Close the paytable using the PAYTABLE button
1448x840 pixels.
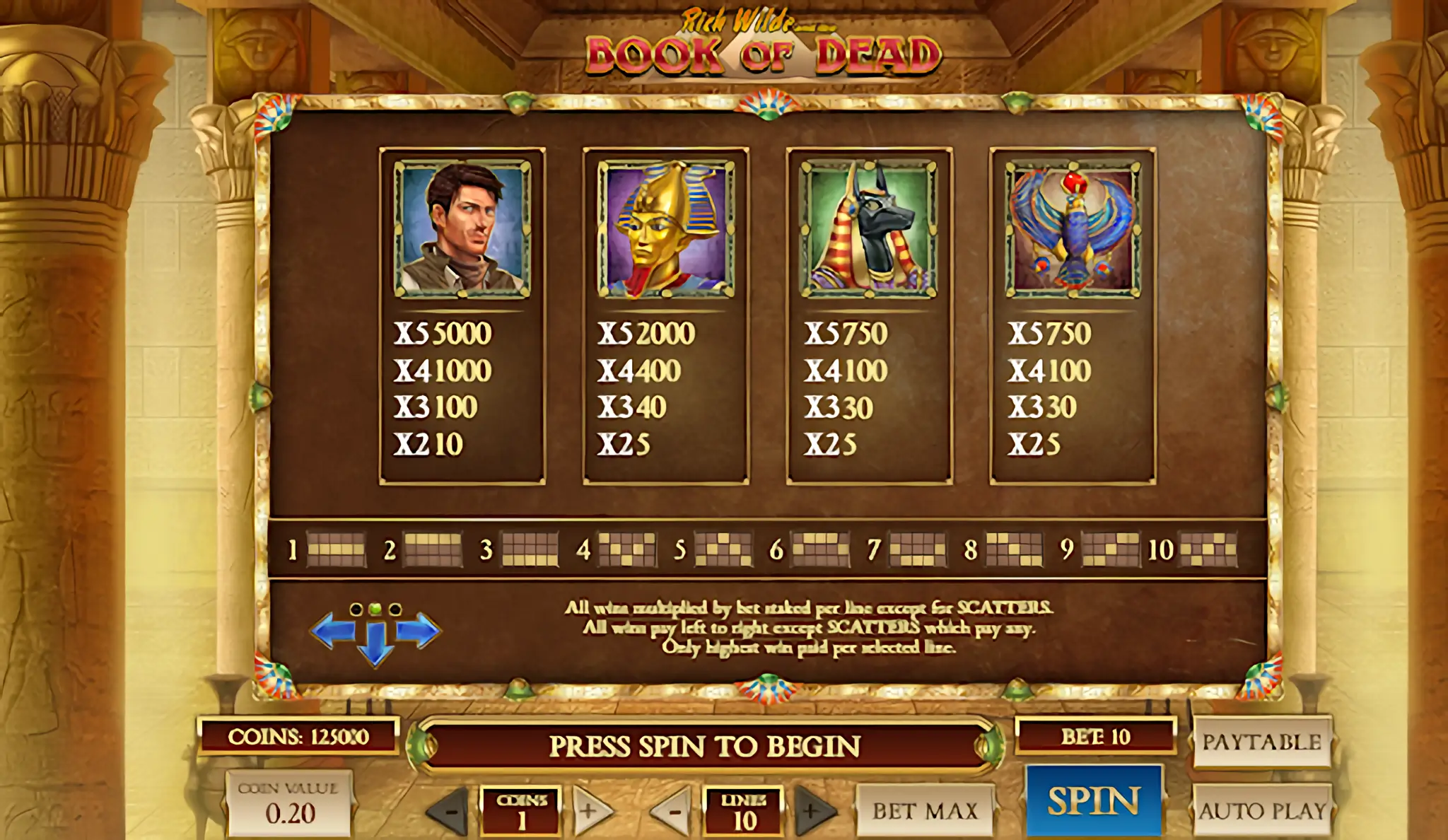tap(1261, 742)
